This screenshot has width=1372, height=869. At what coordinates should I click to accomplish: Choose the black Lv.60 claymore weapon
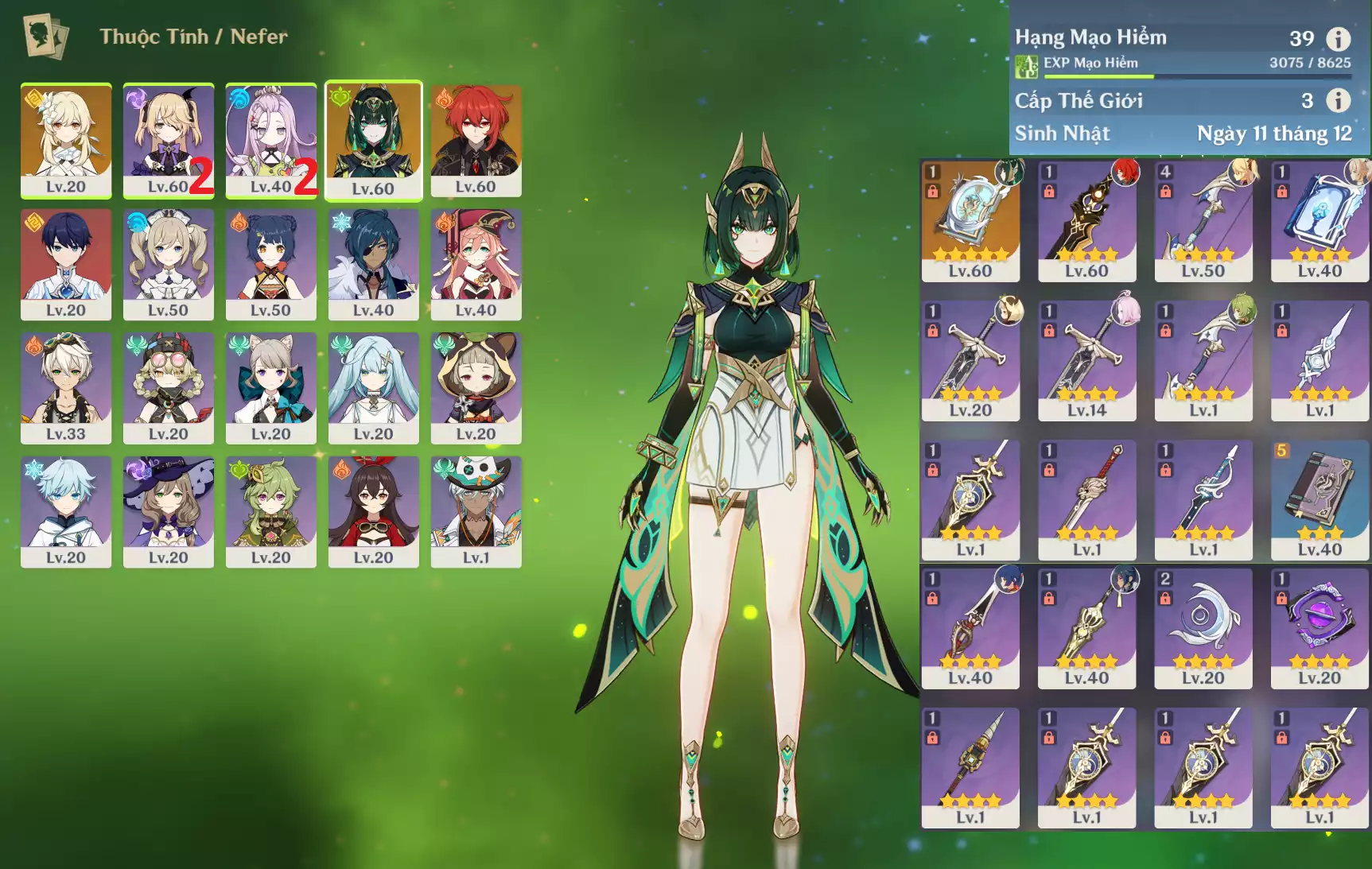click(1086, 221)
